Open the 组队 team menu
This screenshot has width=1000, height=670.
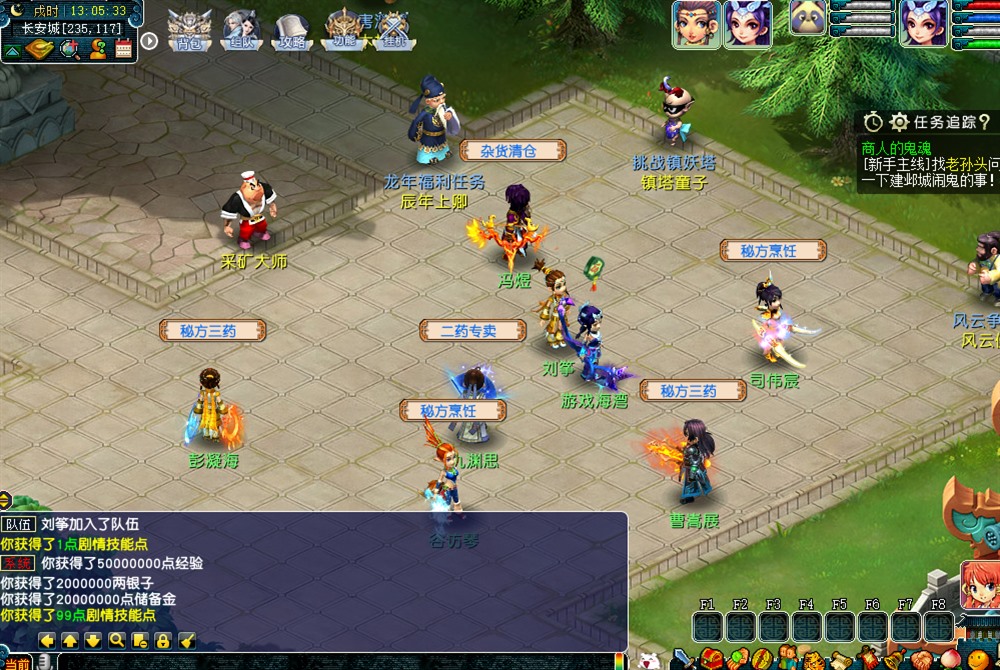pyautogui.click(x=241, y=30)
